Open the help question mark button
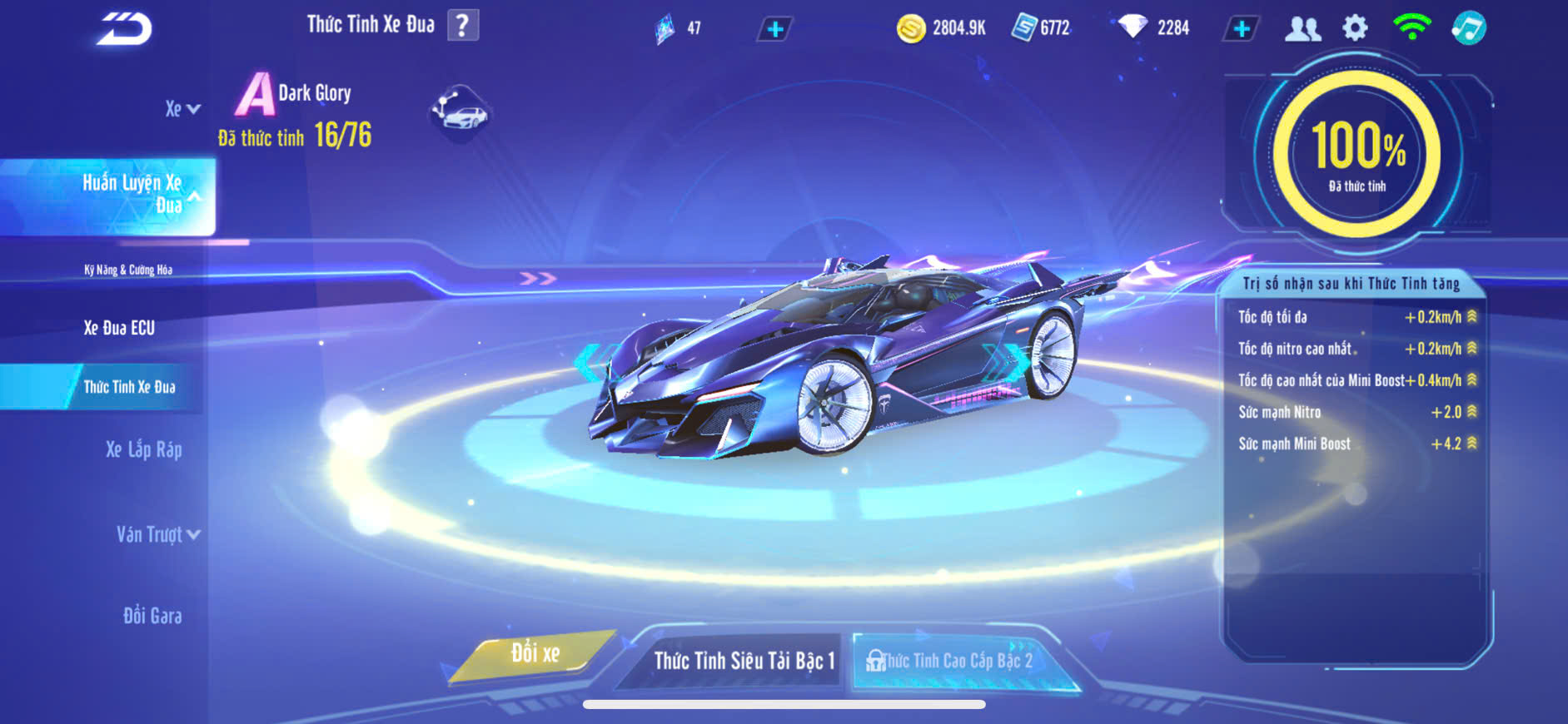Image resolution: width=1568 pixels, height=724 pixels. pos(463,25)
